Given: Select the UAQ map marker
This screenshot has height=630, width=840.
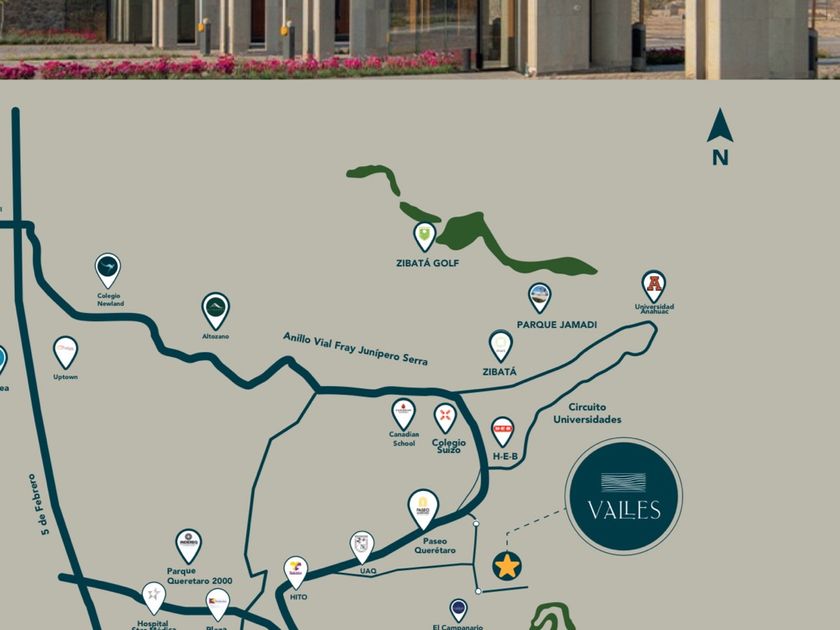Looking at the screenshot, I should pyautogui.click(x=361, y=546).
